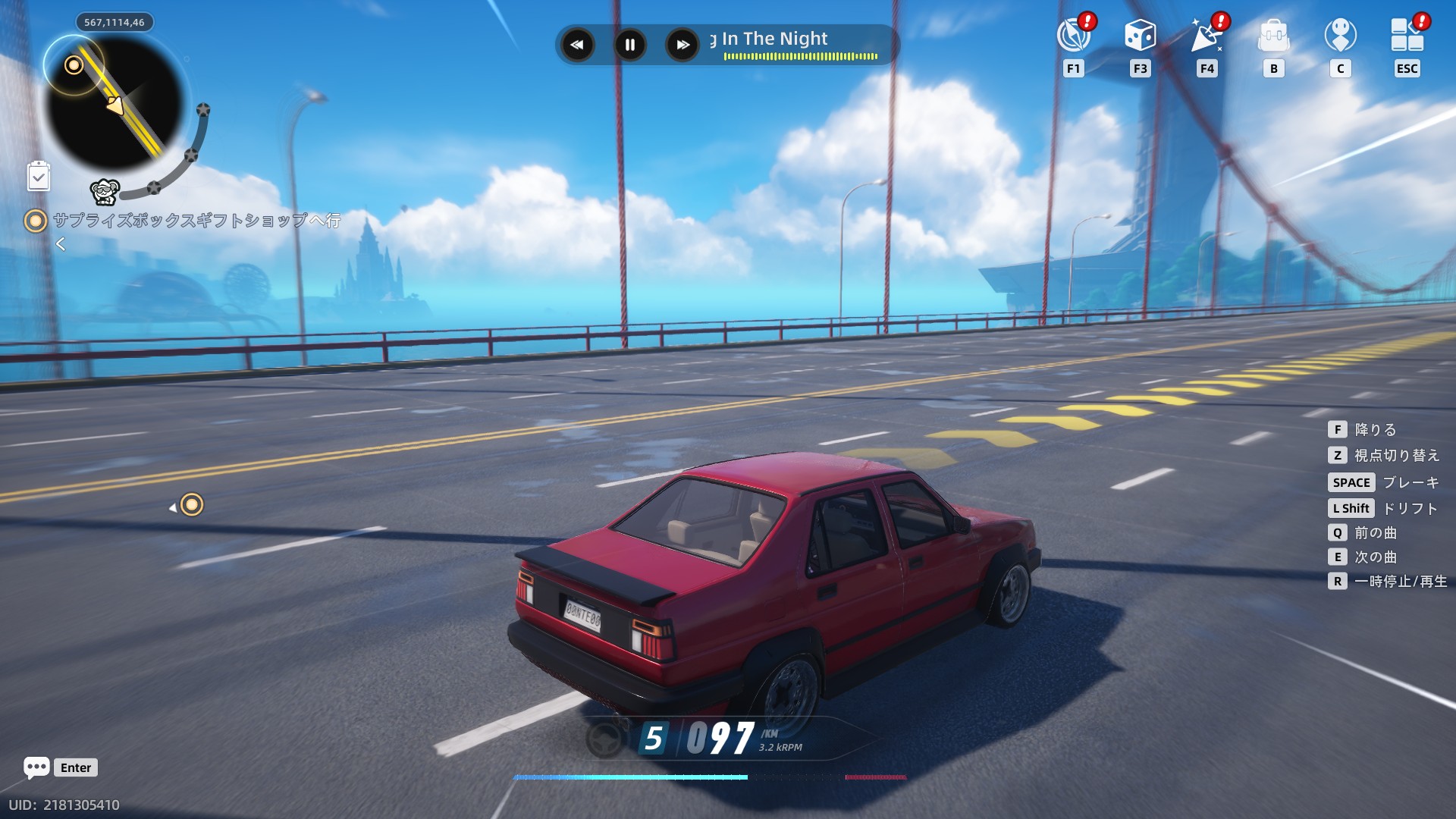The image size is (1456, 819).
Task: Open the main menu grid icon
Action: coord(1407,35)
